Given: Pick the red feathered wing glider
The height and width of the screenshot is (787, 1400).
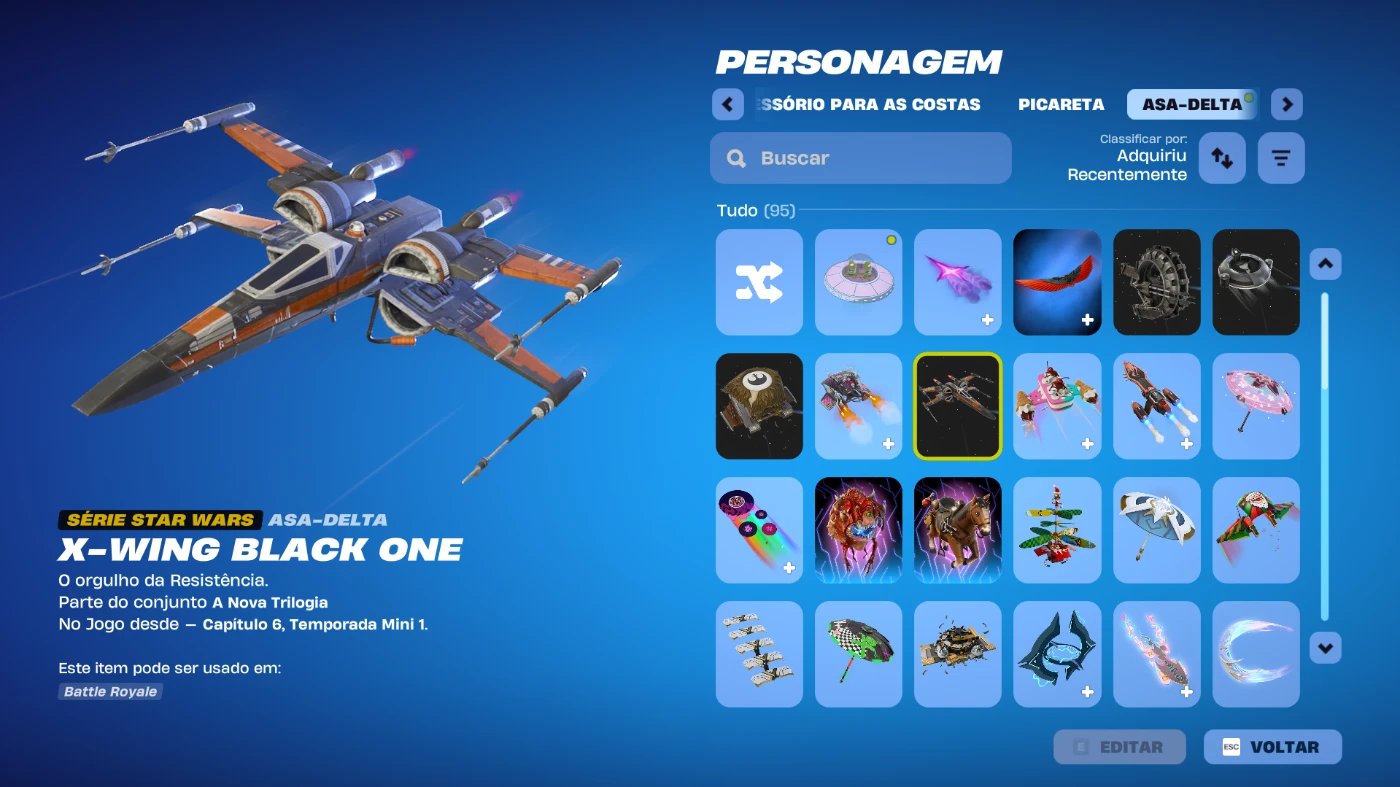Looking at the screenshot, I should (1057, 282).
